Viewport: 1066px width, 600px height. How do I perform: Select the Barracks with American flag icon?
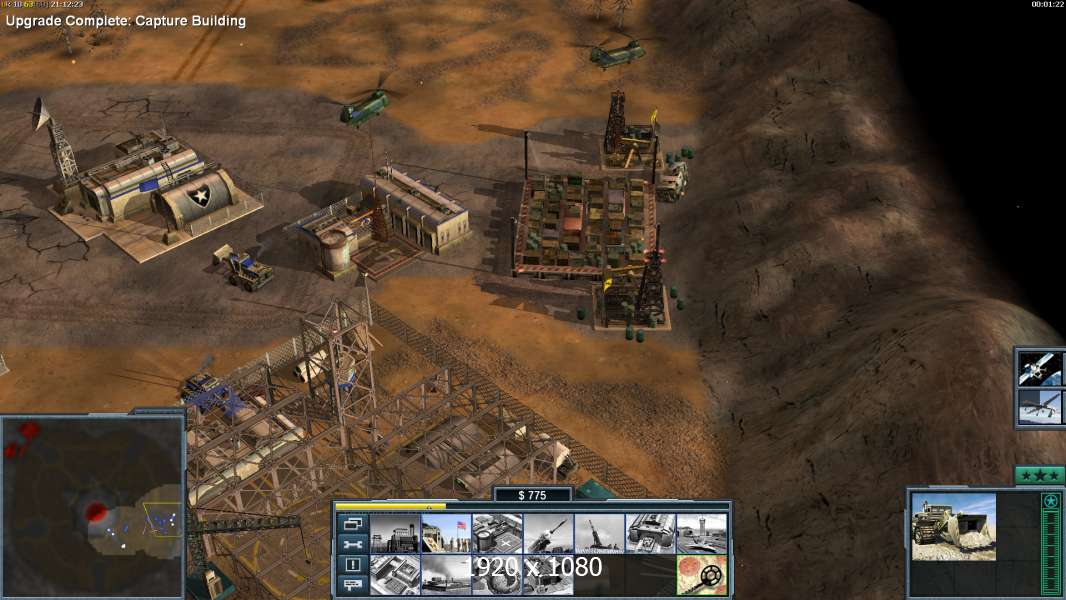tap(446, 533)
